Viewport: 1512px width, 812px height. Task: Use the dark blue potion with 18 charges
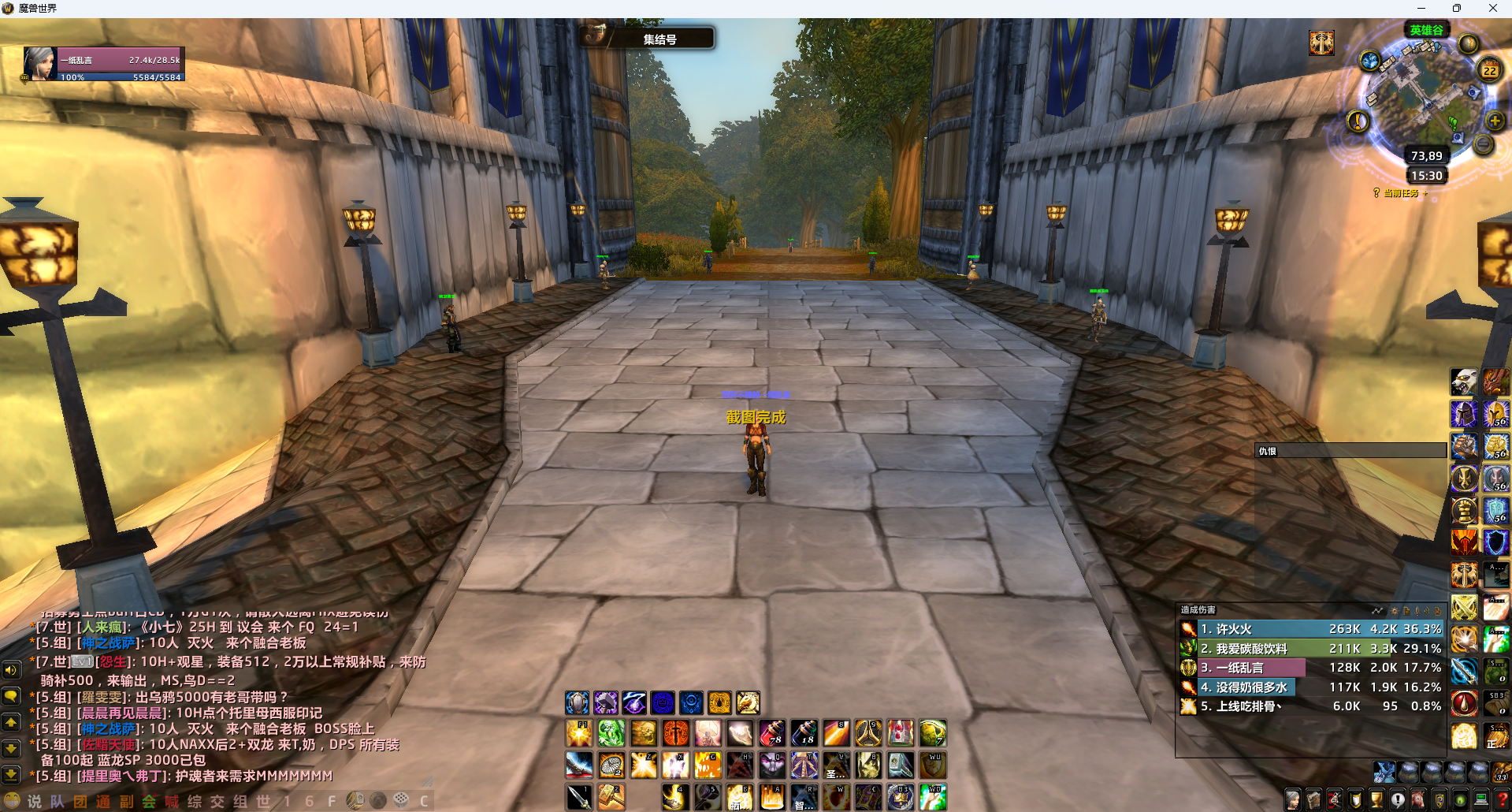tap(804, 733)
